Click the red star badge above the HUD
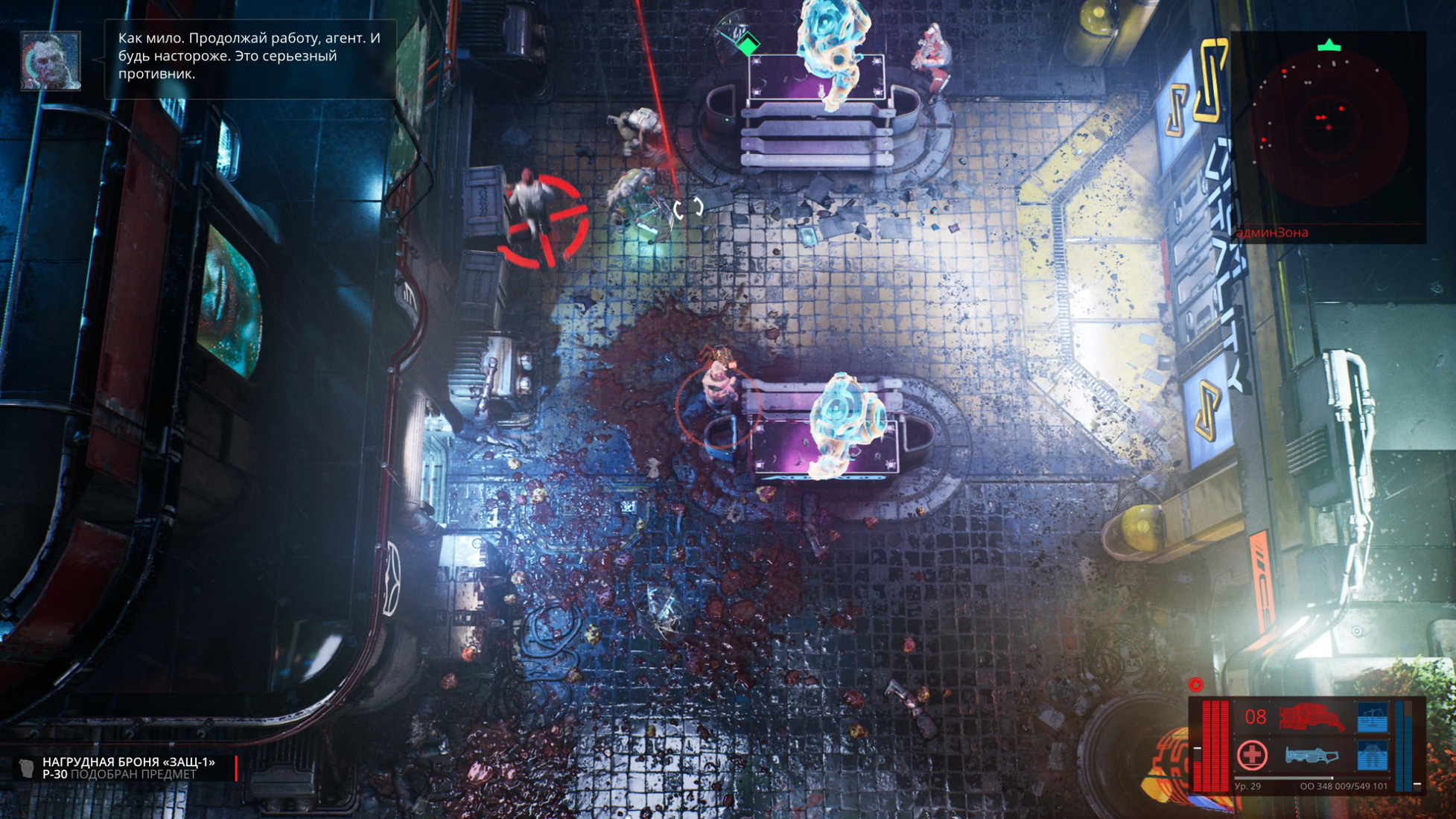1456x819 pixels. [1195, 684]
